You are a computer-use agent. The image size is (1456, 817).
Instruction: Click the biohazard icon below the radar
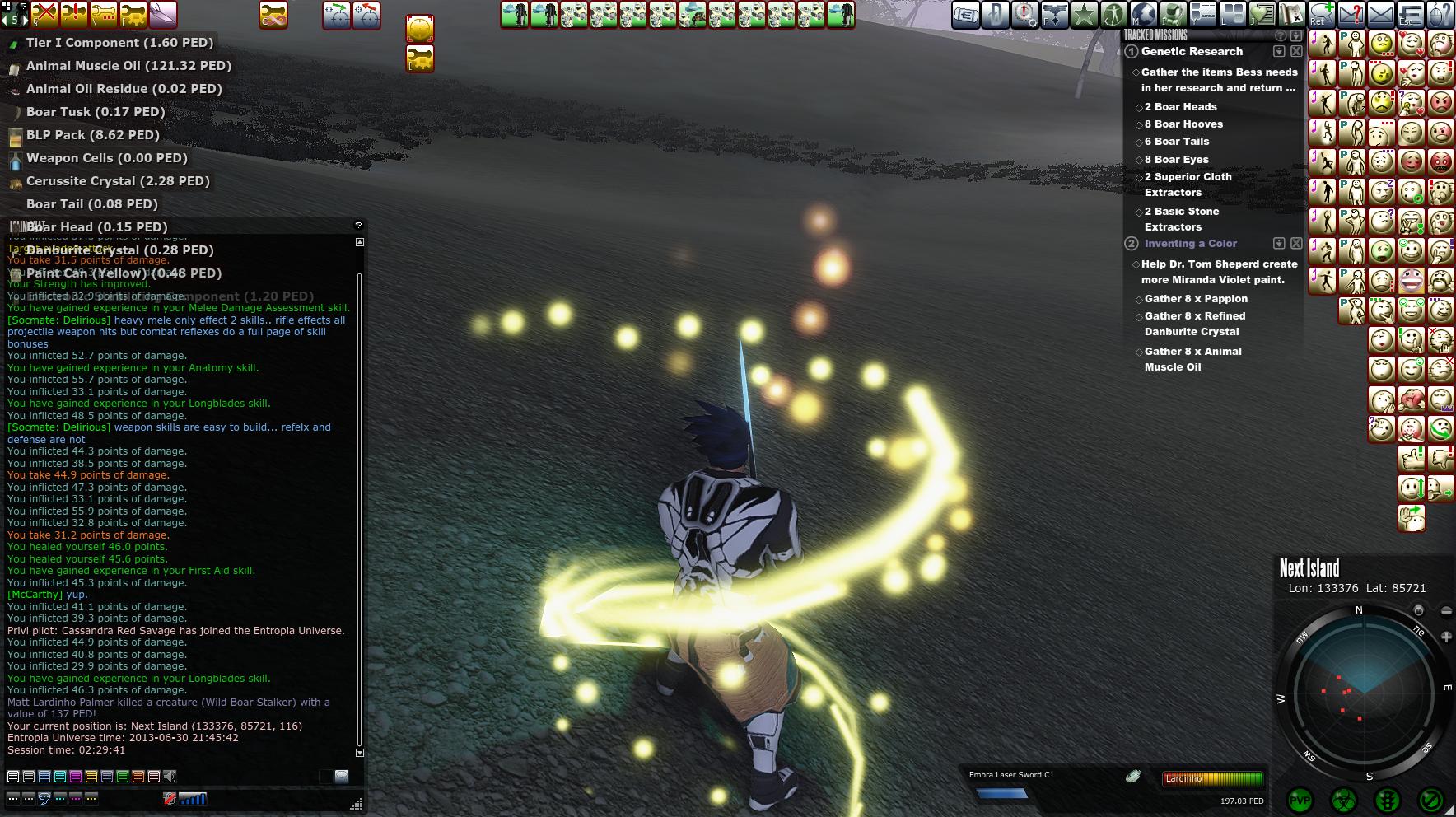coord(1344,800)
